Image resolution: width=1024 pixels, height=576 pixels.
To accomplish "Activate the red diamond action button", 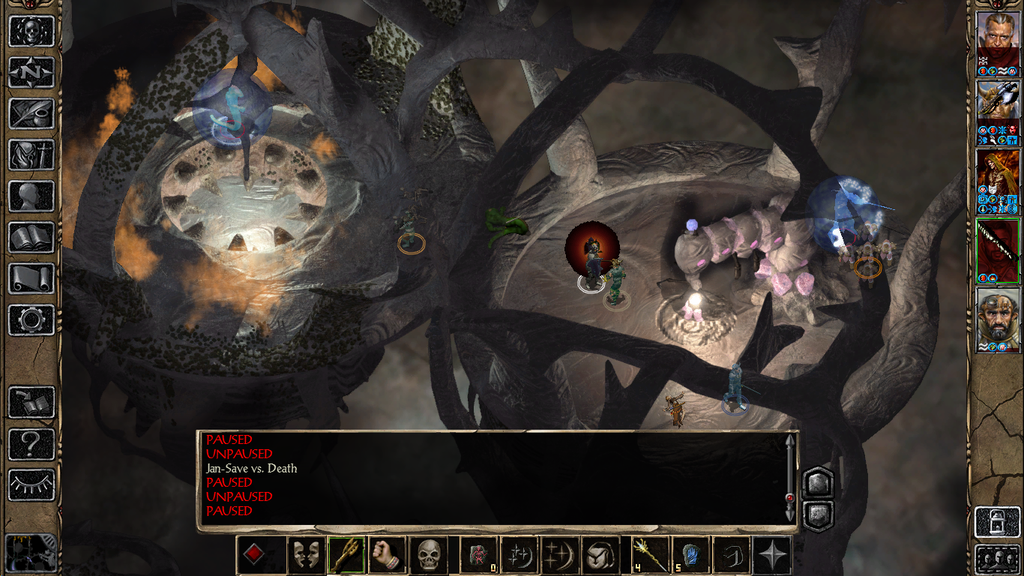I will [x=255, y=555].
